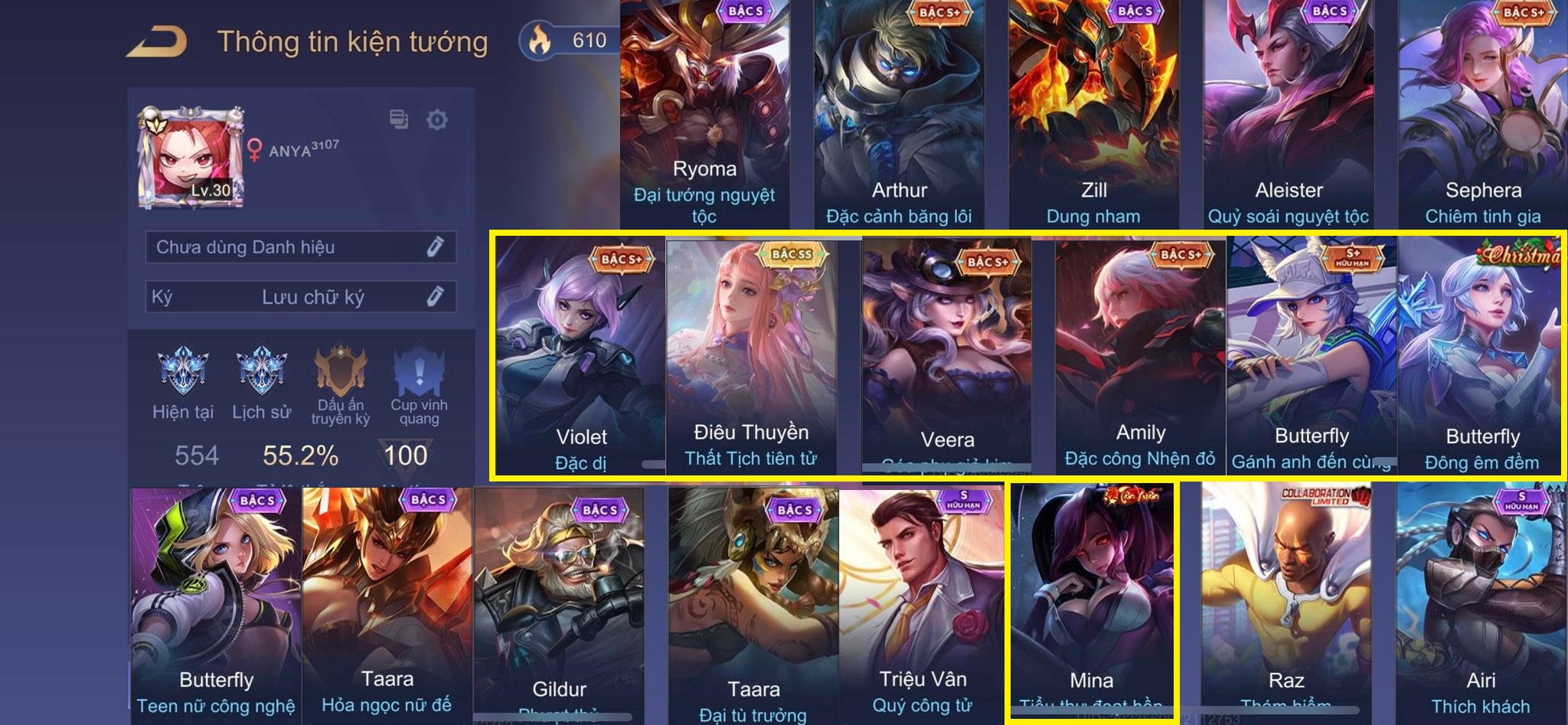Select the Arthur Đặc cảnh băng lôi card
Image resolution: width=1568 pixels, height=725 pixels.
click(x=899, y=115)
